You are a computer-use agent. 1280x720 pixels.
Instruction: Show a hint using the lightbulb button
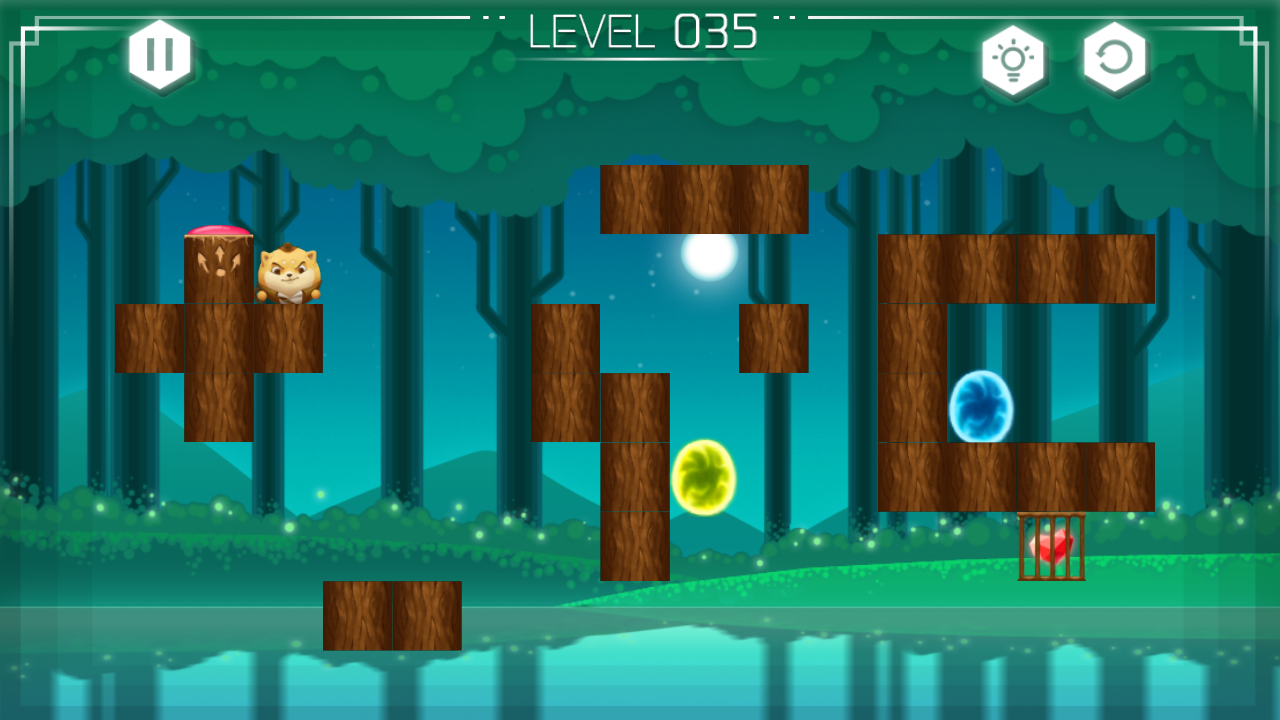(x=1013, y=60)
